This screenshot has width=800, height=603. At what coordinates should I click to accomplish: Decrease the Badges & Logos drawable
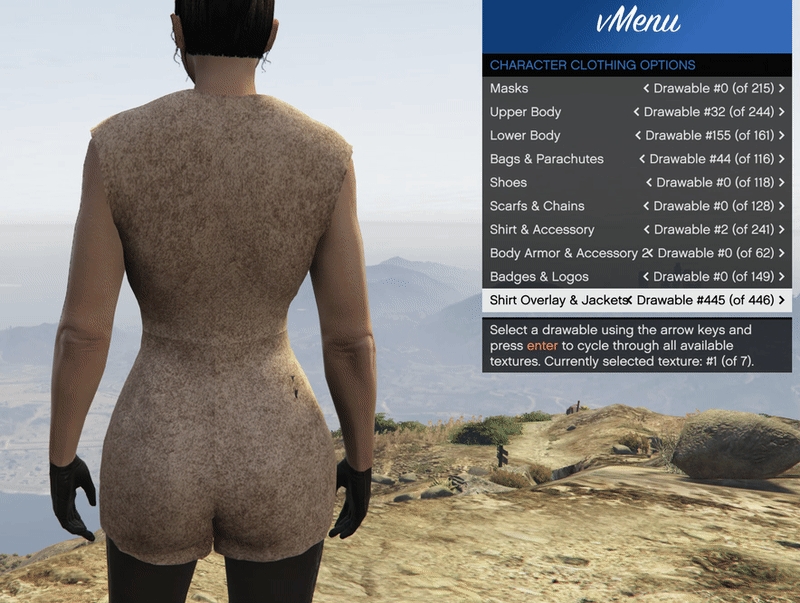(x=647, y=277)
